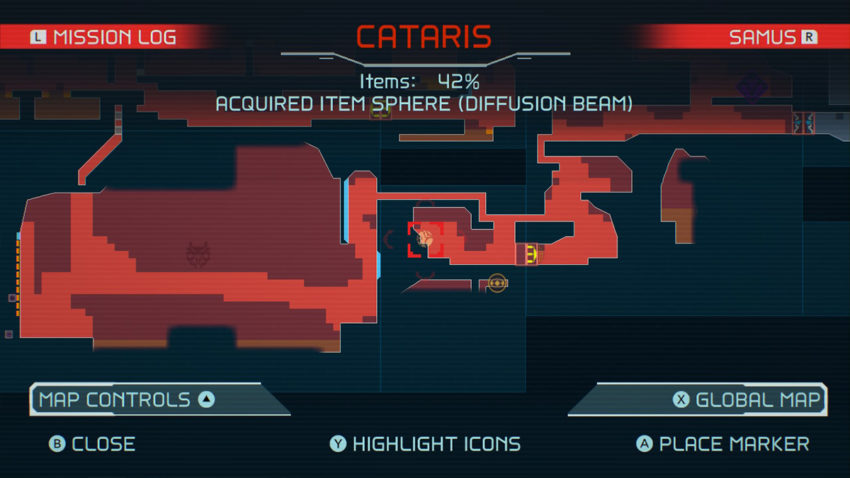The width and height of the screenshot is (850, 478).
Task: Toggle Highlight Icons on the map
Action: (x=425, y=443)
